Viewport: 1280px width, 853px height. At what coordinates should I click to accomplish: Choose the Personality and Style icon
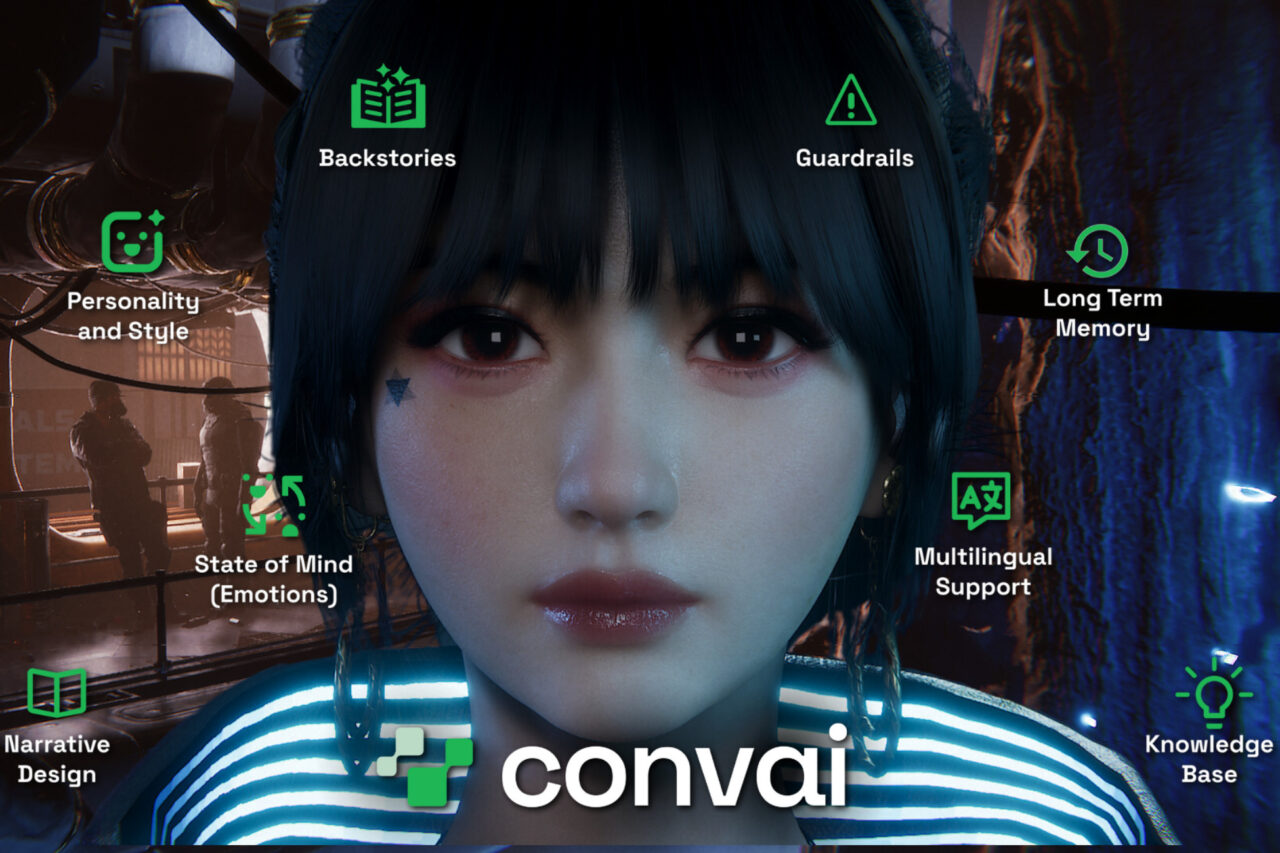tap(132, 242)
